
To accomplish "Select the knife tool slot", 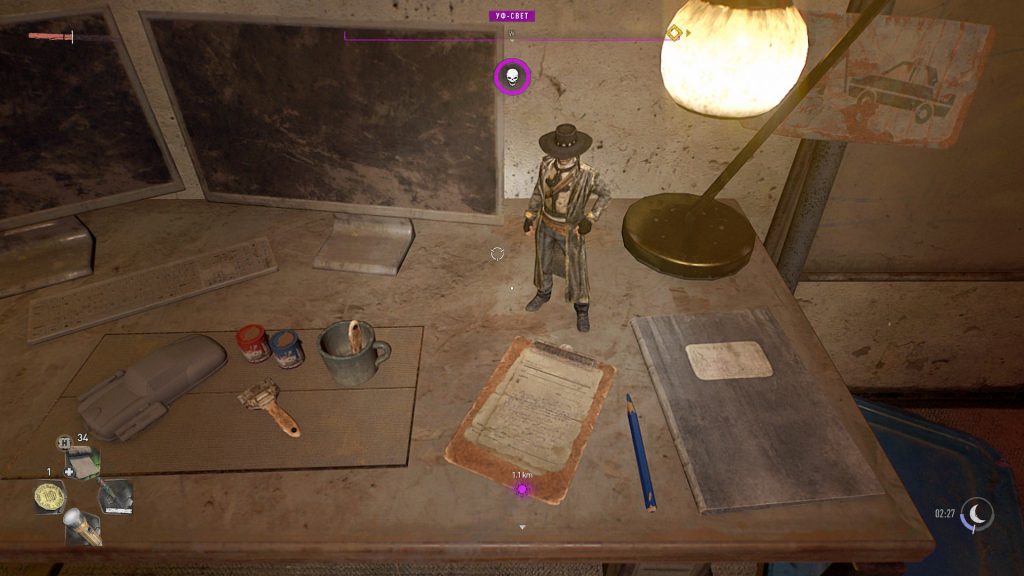I will tap(116, 496).
